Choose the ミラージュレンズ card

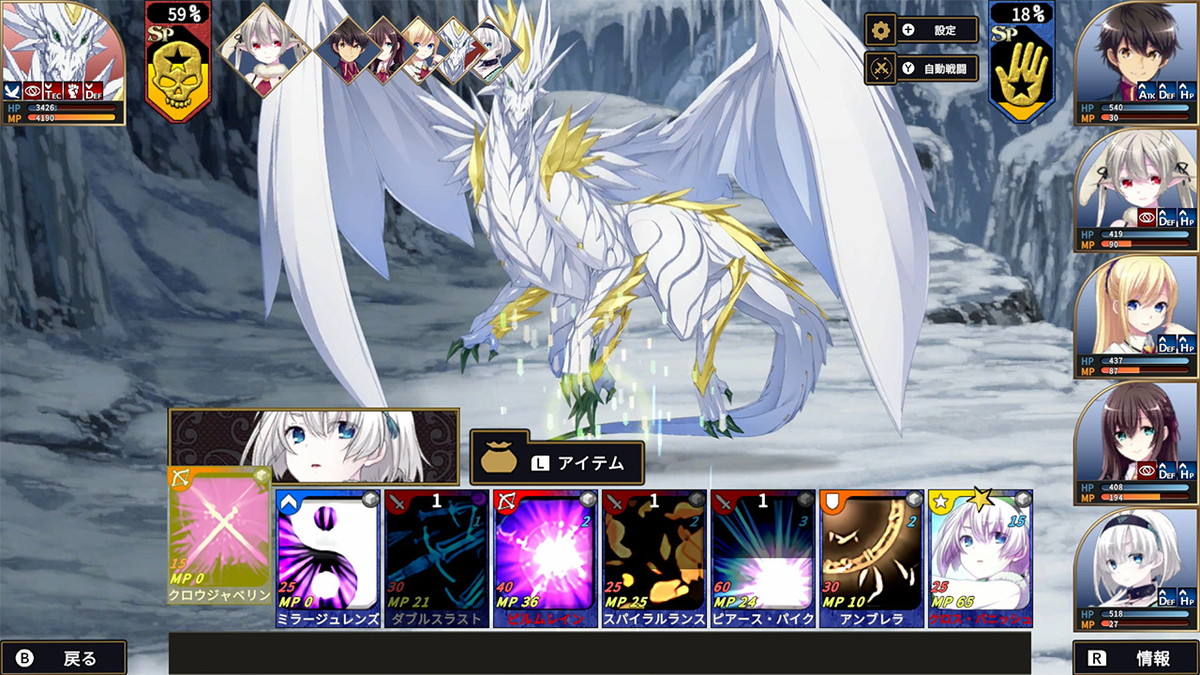pyautogui.click(x=327, y=558)
